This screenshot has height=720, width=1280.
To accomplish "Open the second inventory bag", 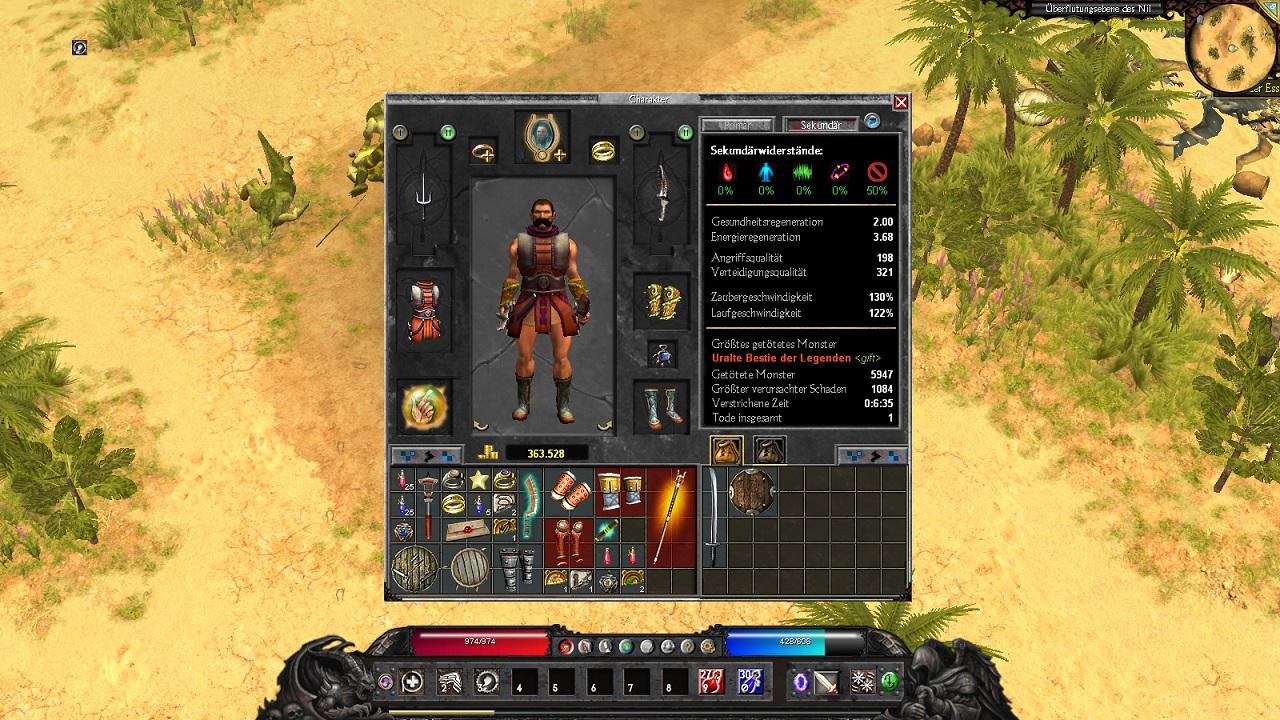I will 769,451.
